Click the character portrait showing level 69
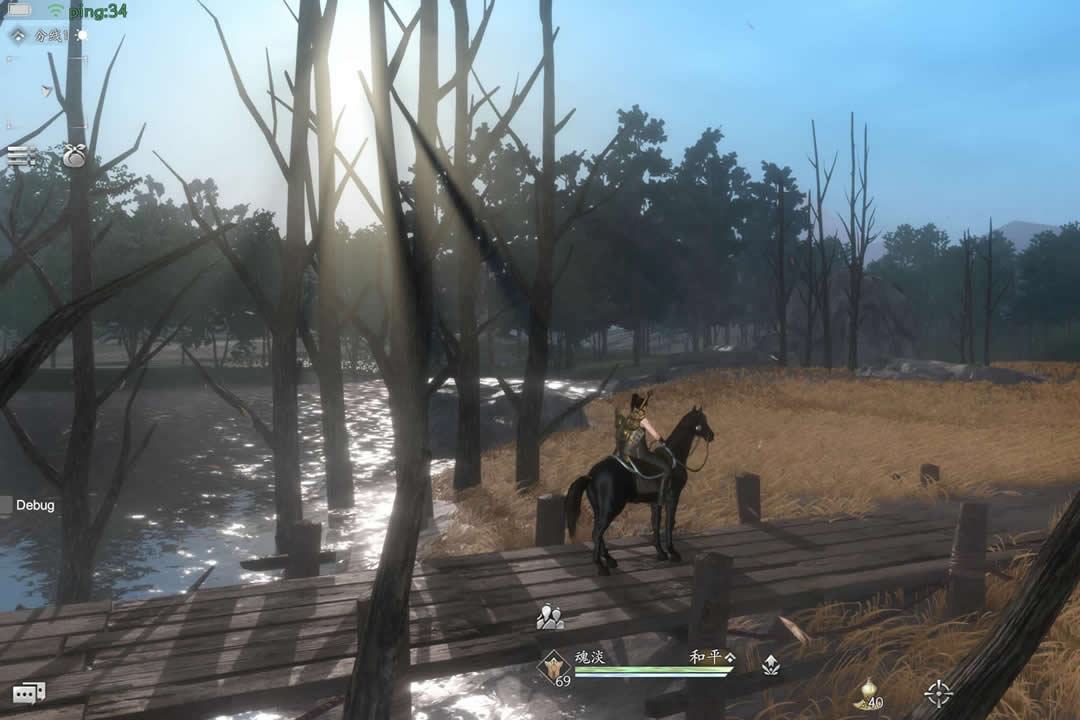This screenshot has height=720, width=1080. point(554,667)
